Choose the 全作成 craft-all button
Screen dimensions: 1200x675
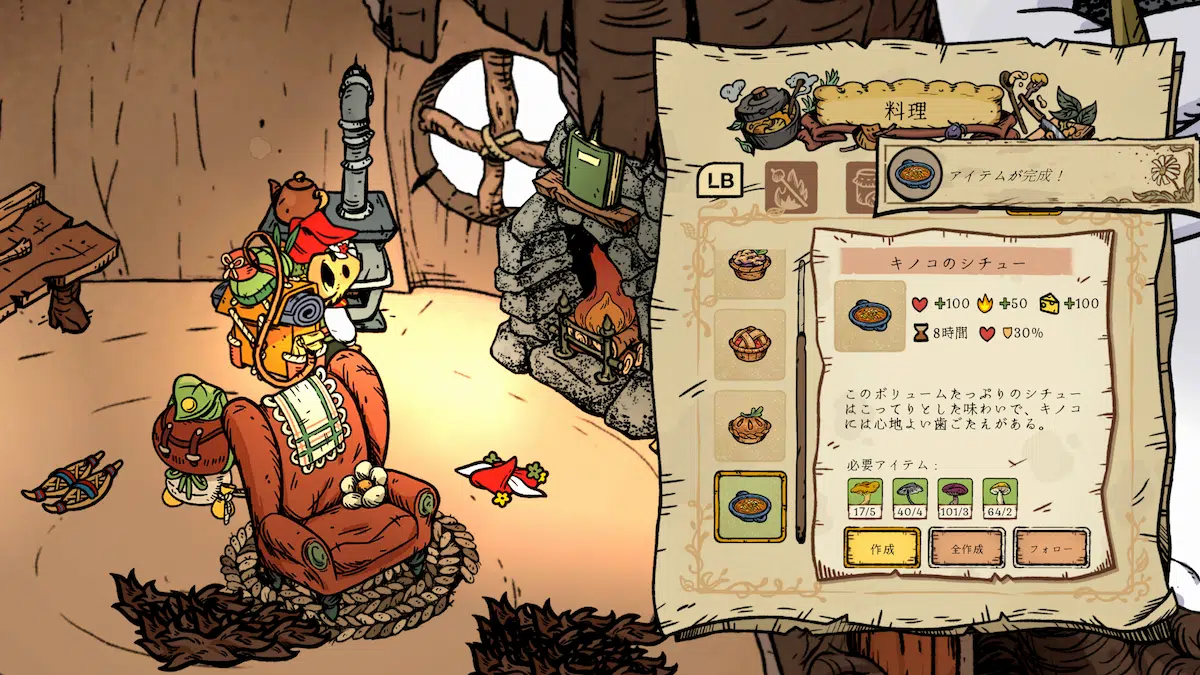coord(966,548)
